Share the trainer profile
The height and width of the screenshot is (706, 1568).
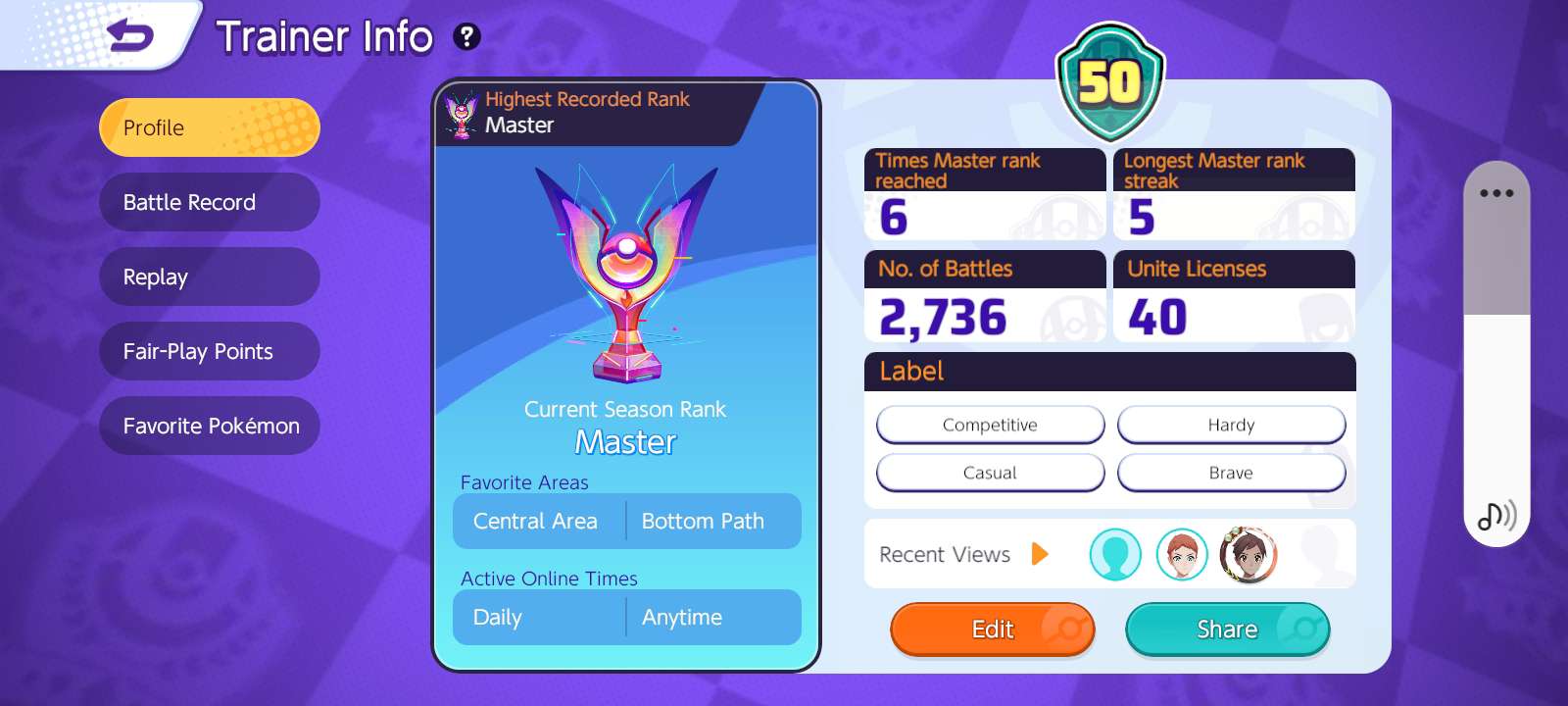(1227, 630)
